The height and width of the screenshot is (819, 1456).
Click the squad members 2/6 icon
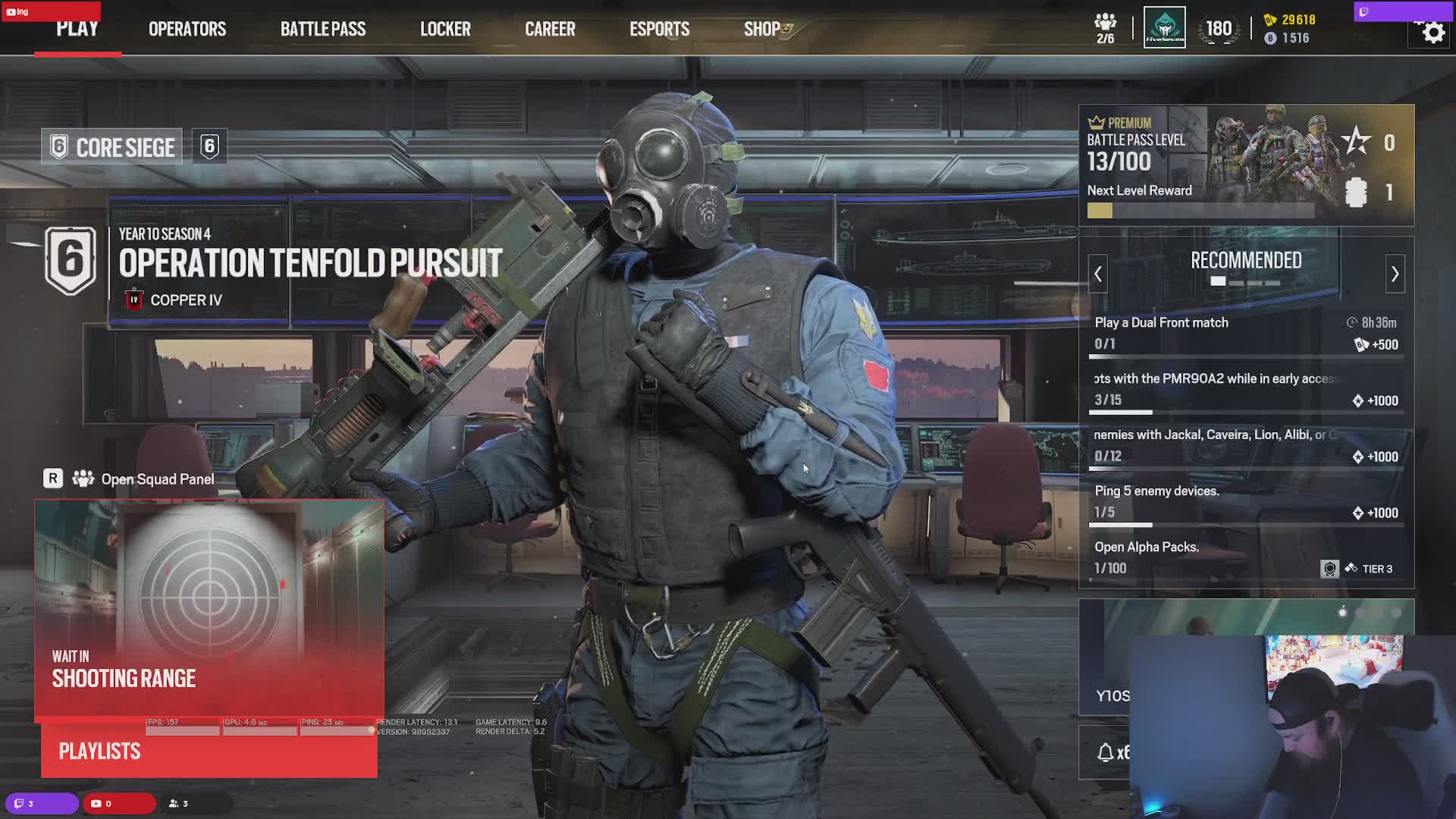(1106, 28)
